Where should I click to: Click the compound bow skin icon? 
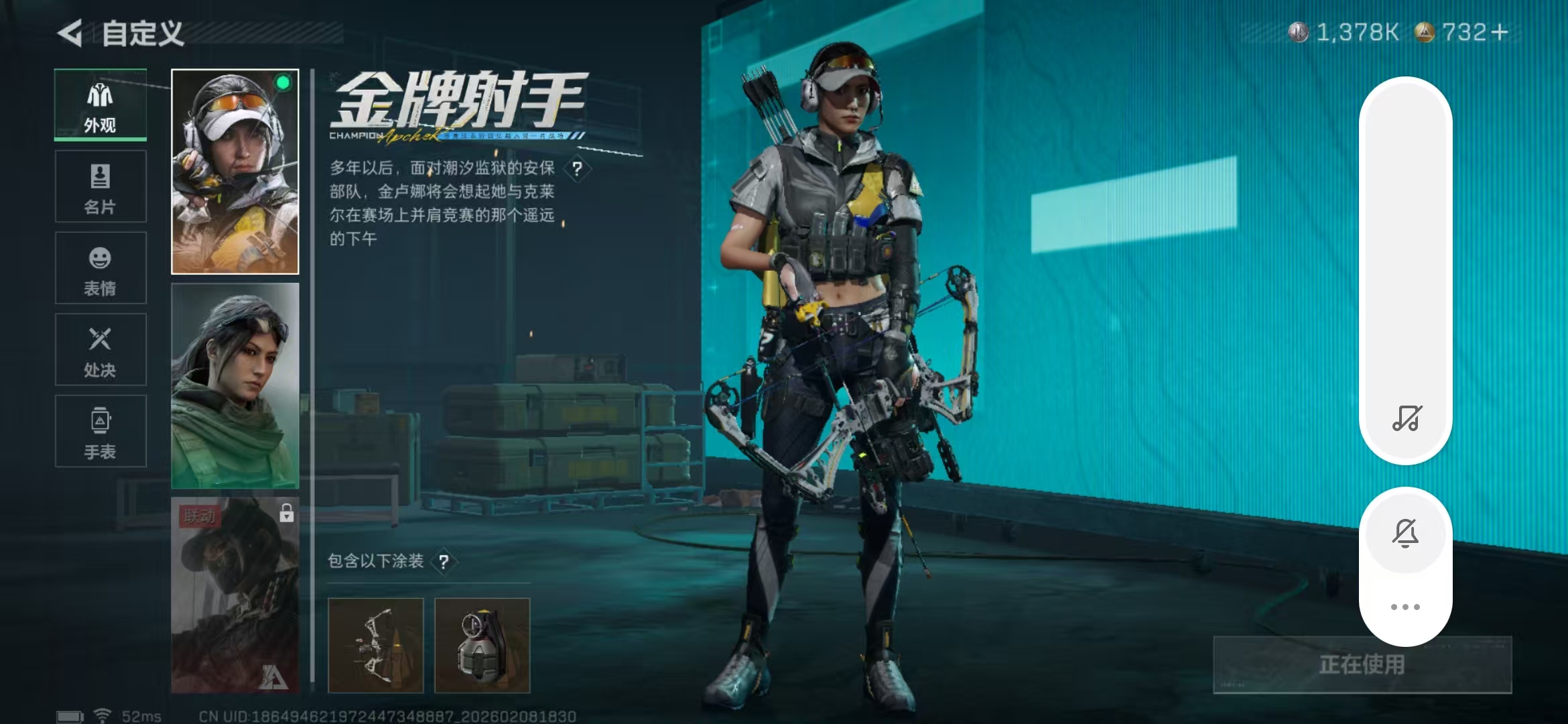(377, 645)
